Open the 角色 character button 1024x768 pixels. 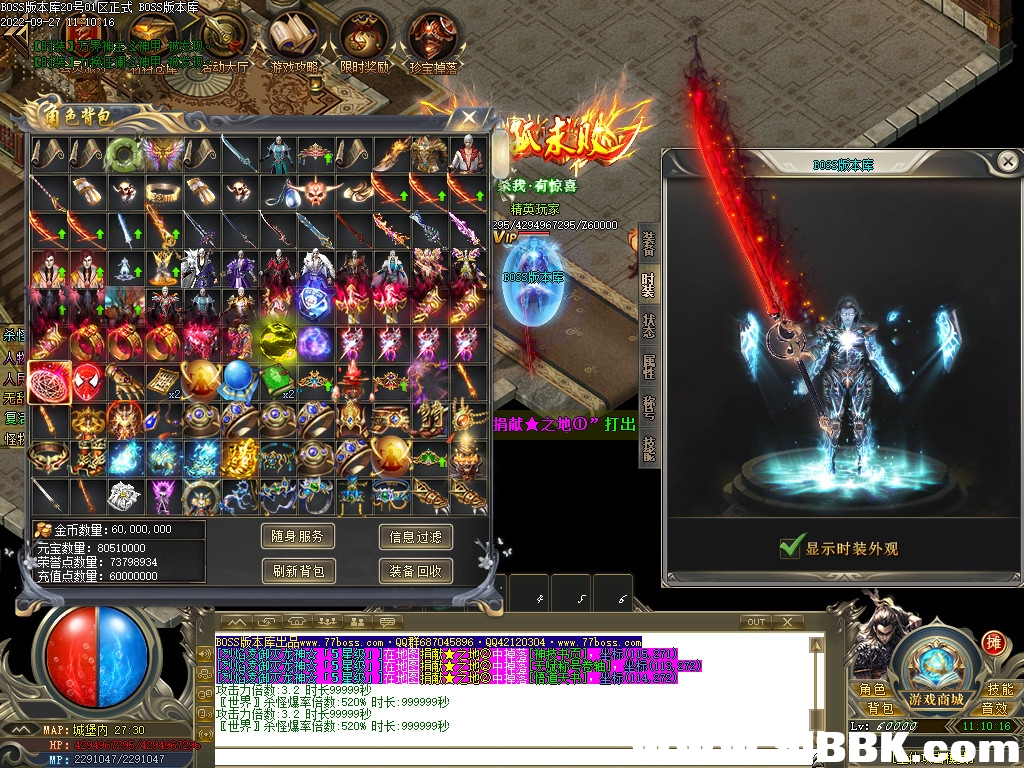(x=872, y=689)
